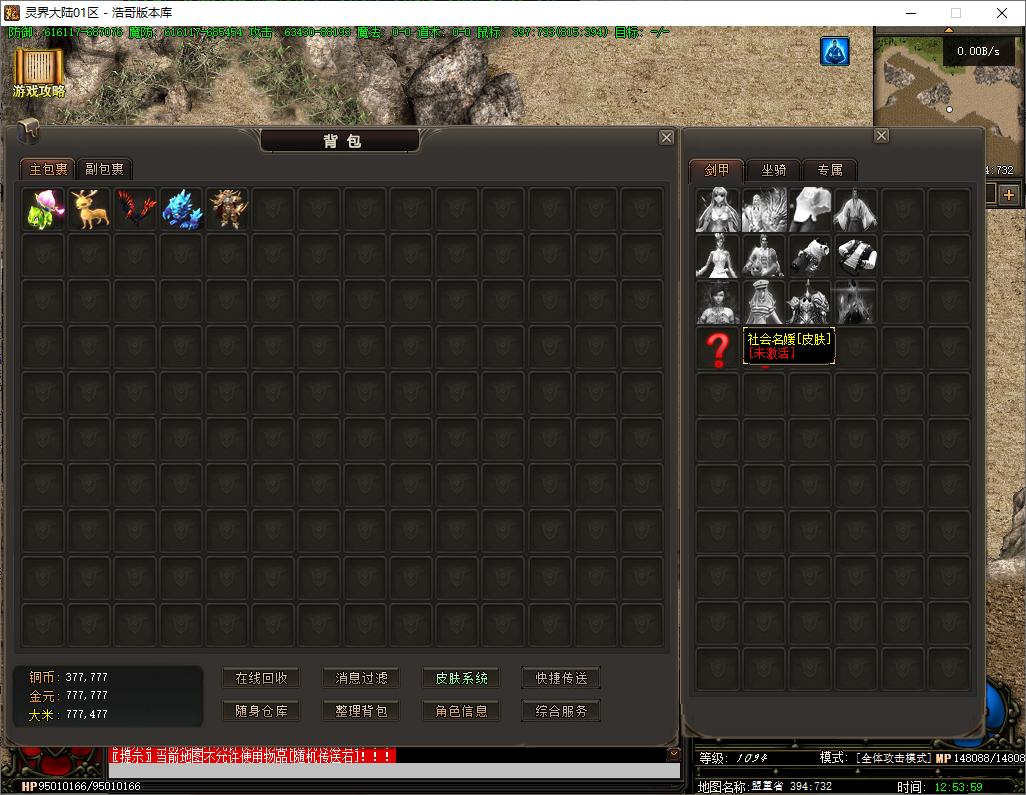Show 角色信息 character info
This screenshot has height=795, width=1026.
[461, 711]
